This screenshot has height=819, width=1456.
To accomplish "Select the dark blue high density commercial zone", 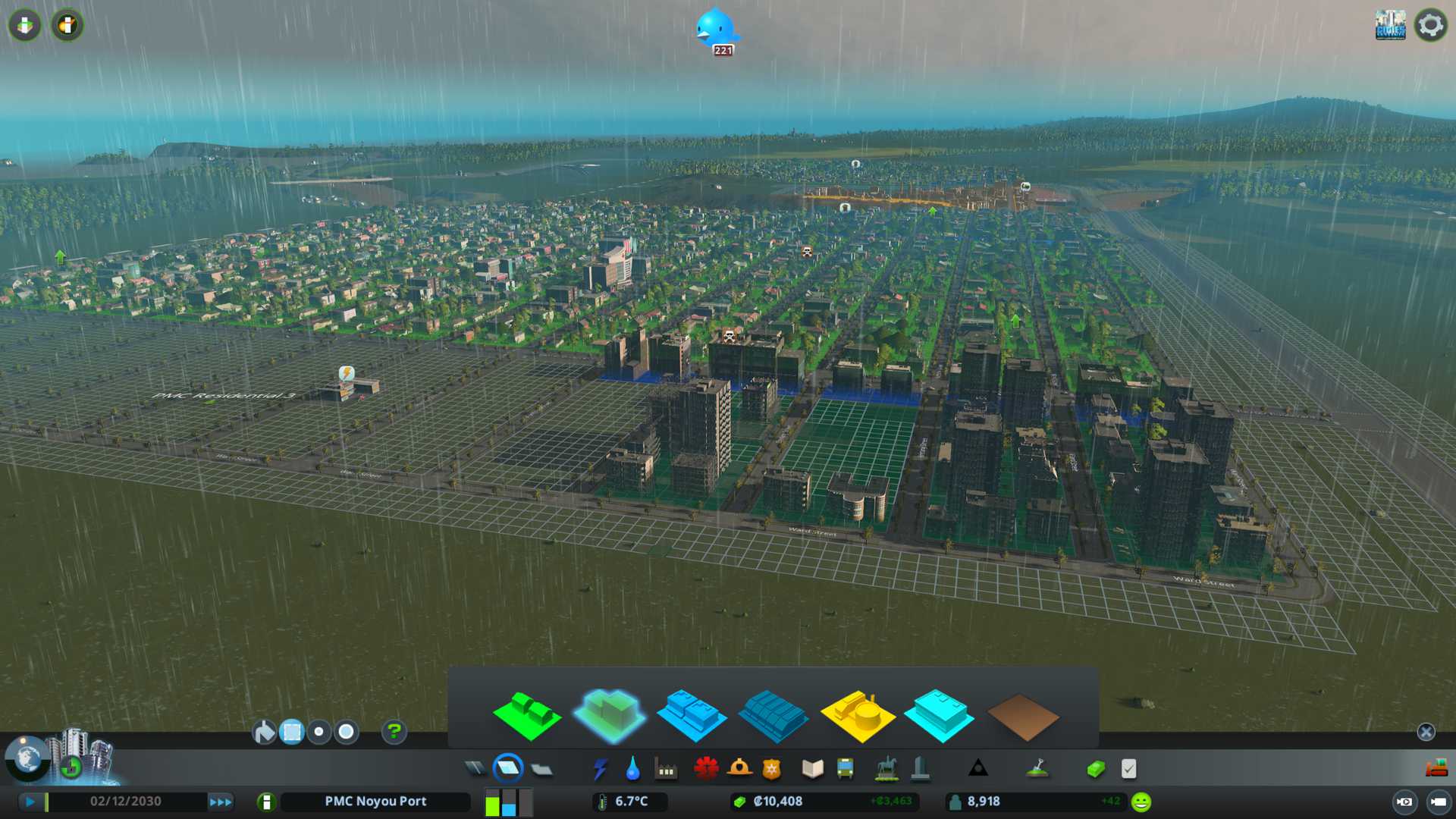I will 773,717.
